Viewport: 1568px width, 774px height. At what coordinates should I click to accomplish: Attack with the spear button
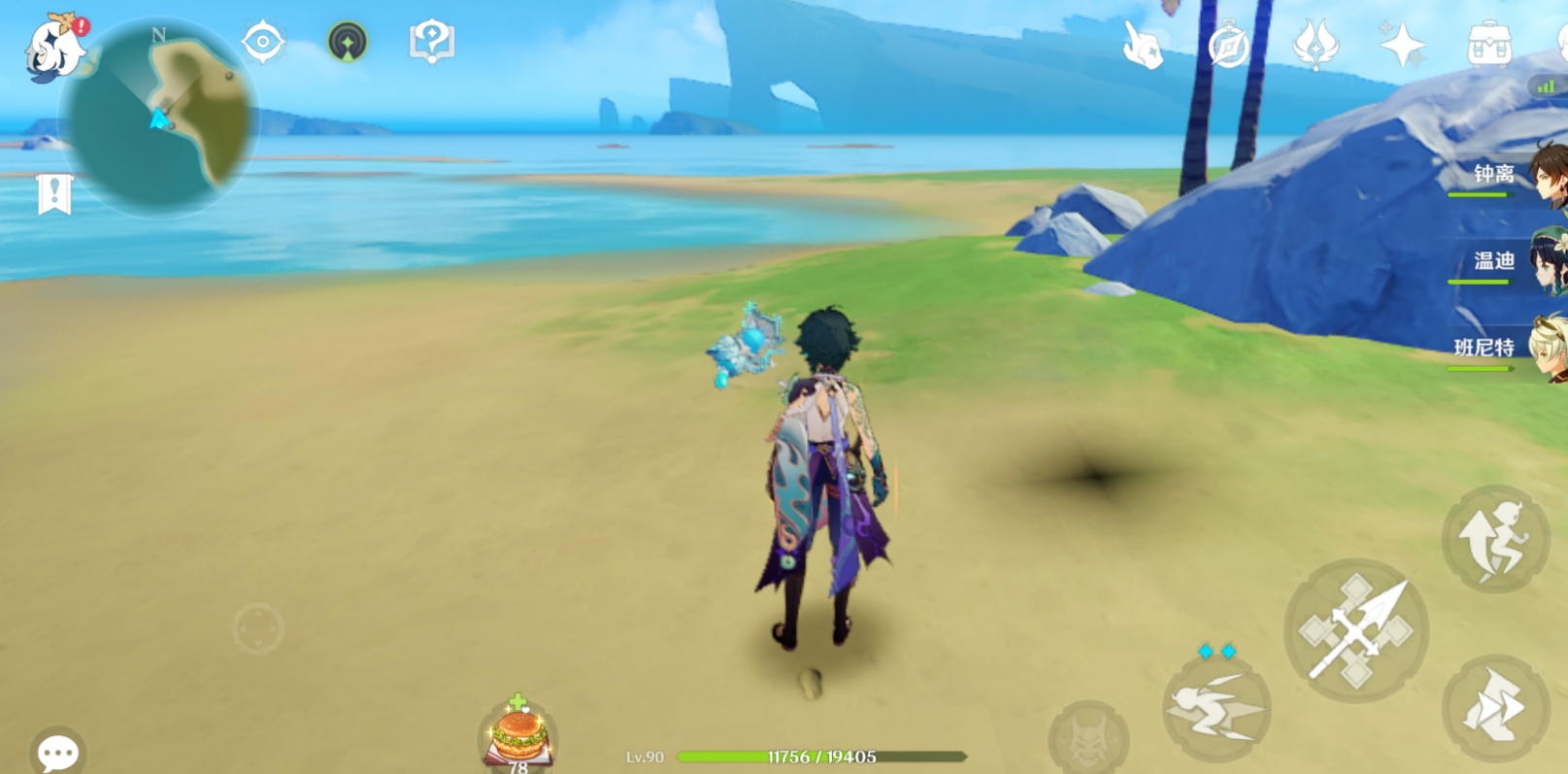(x=1356, y=630)
